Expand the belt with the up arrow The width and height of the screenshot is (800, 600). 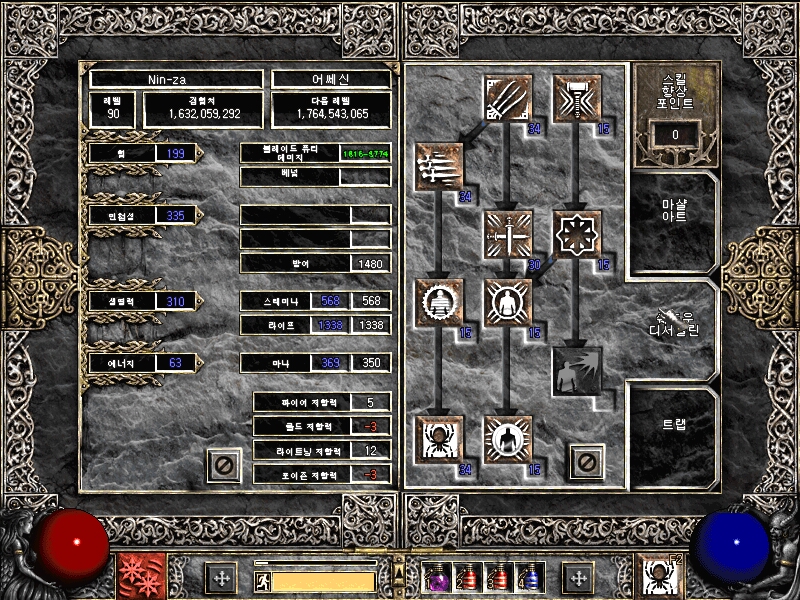pyautogui.click(x=399, y=561)
